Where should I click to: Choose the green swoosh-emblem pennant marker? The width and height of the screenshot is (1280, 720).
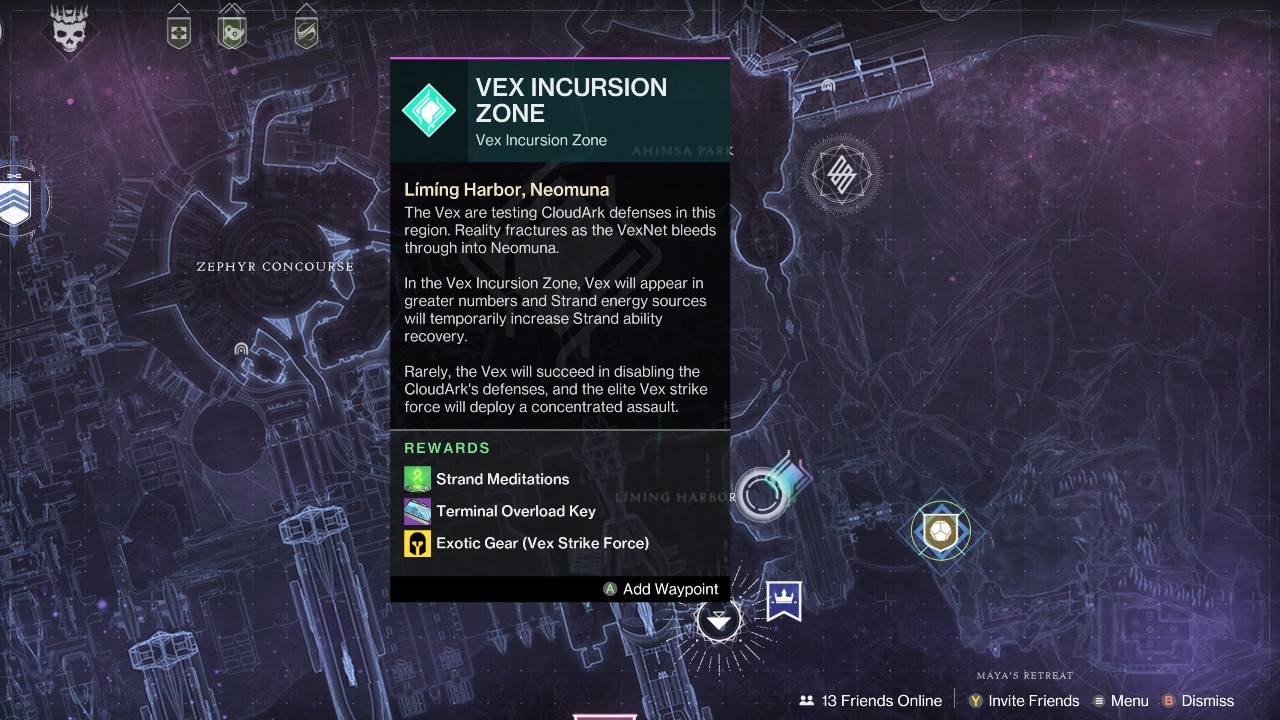[306, 29]
